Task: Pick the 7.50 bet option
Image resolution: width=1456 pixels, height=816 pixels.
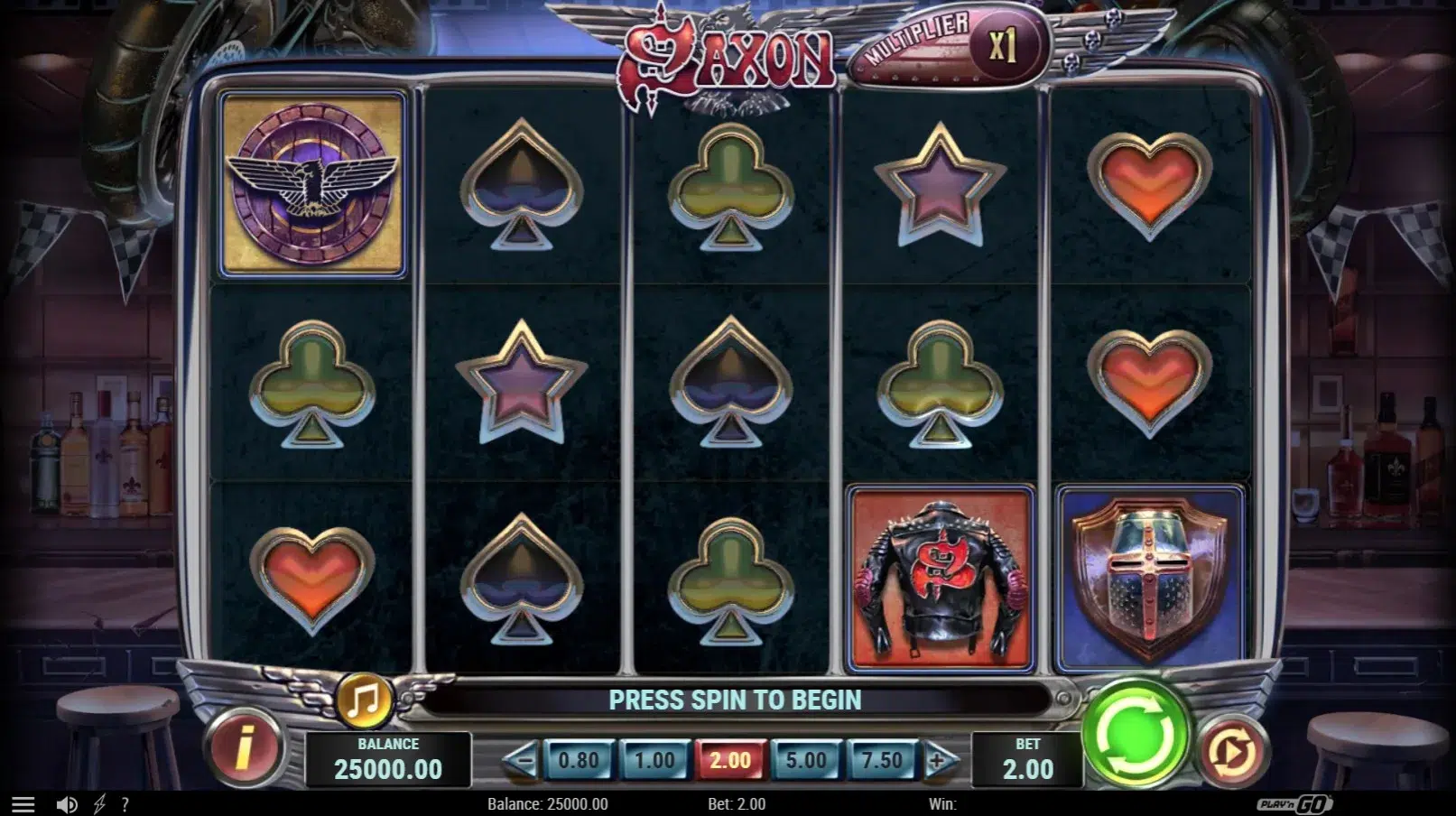Action: pyautogui.click(x=881, y=761)
